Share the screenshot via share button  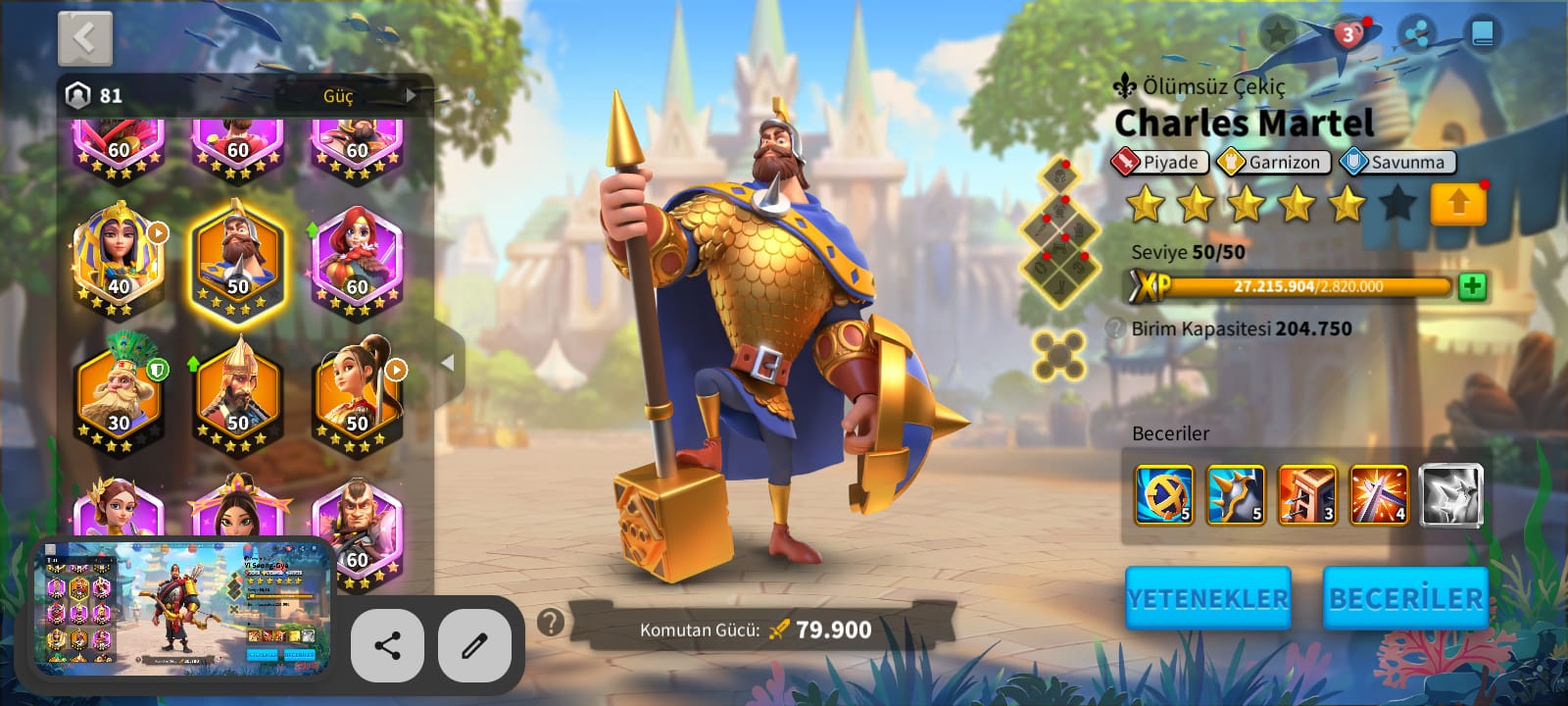tap(387, 645)
